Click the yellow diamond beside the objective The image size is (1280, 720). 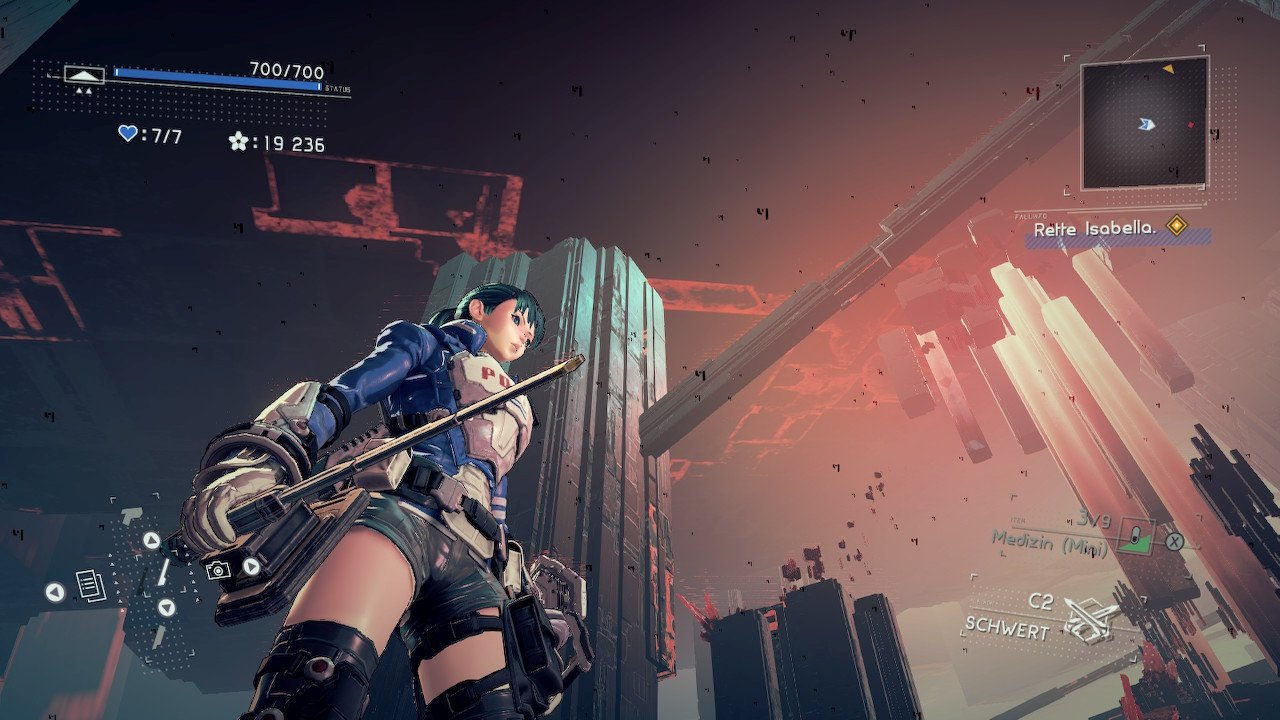point(1177,227)
